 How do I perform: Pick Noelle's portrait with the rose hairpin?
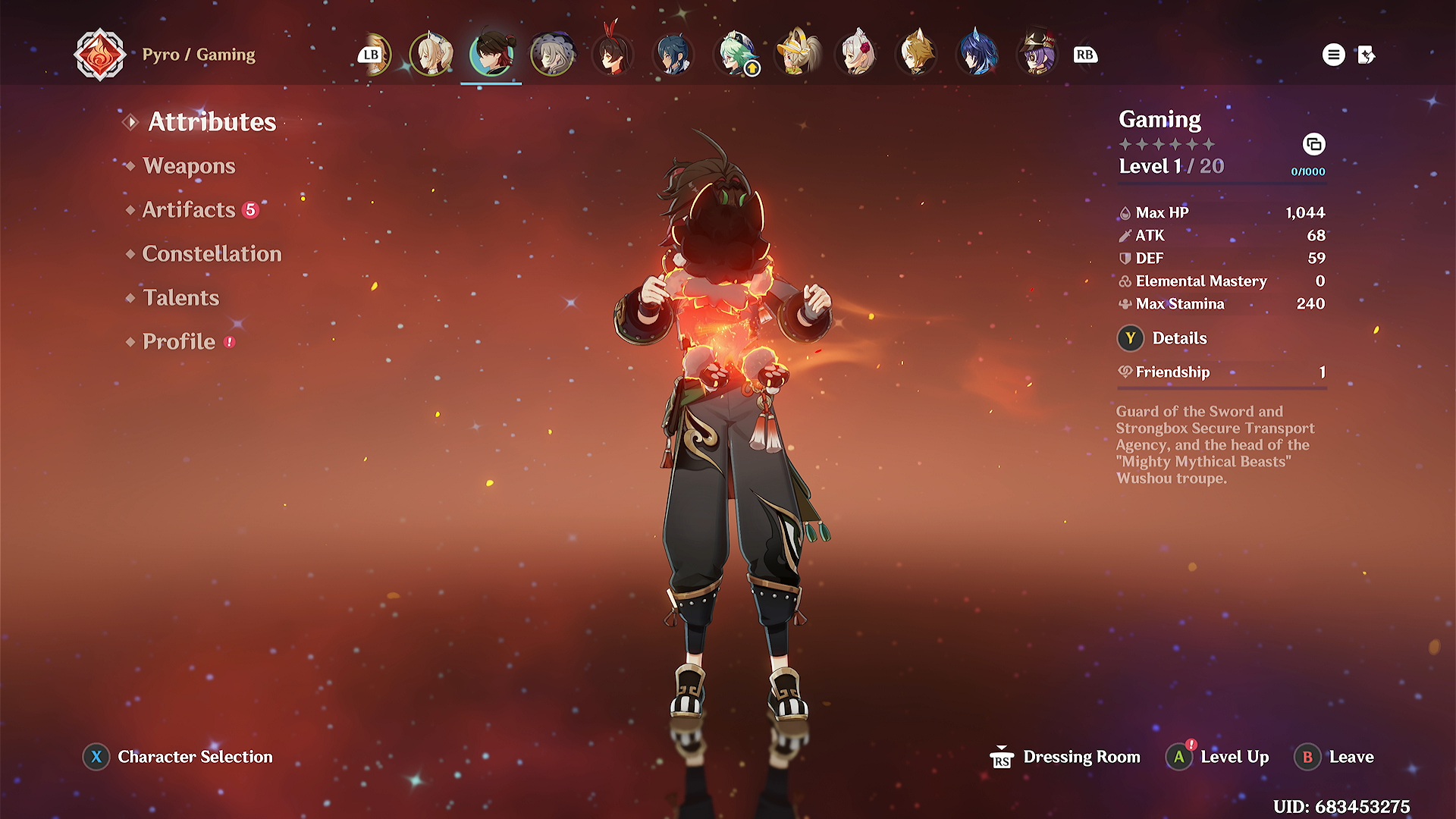click(857, 55)
